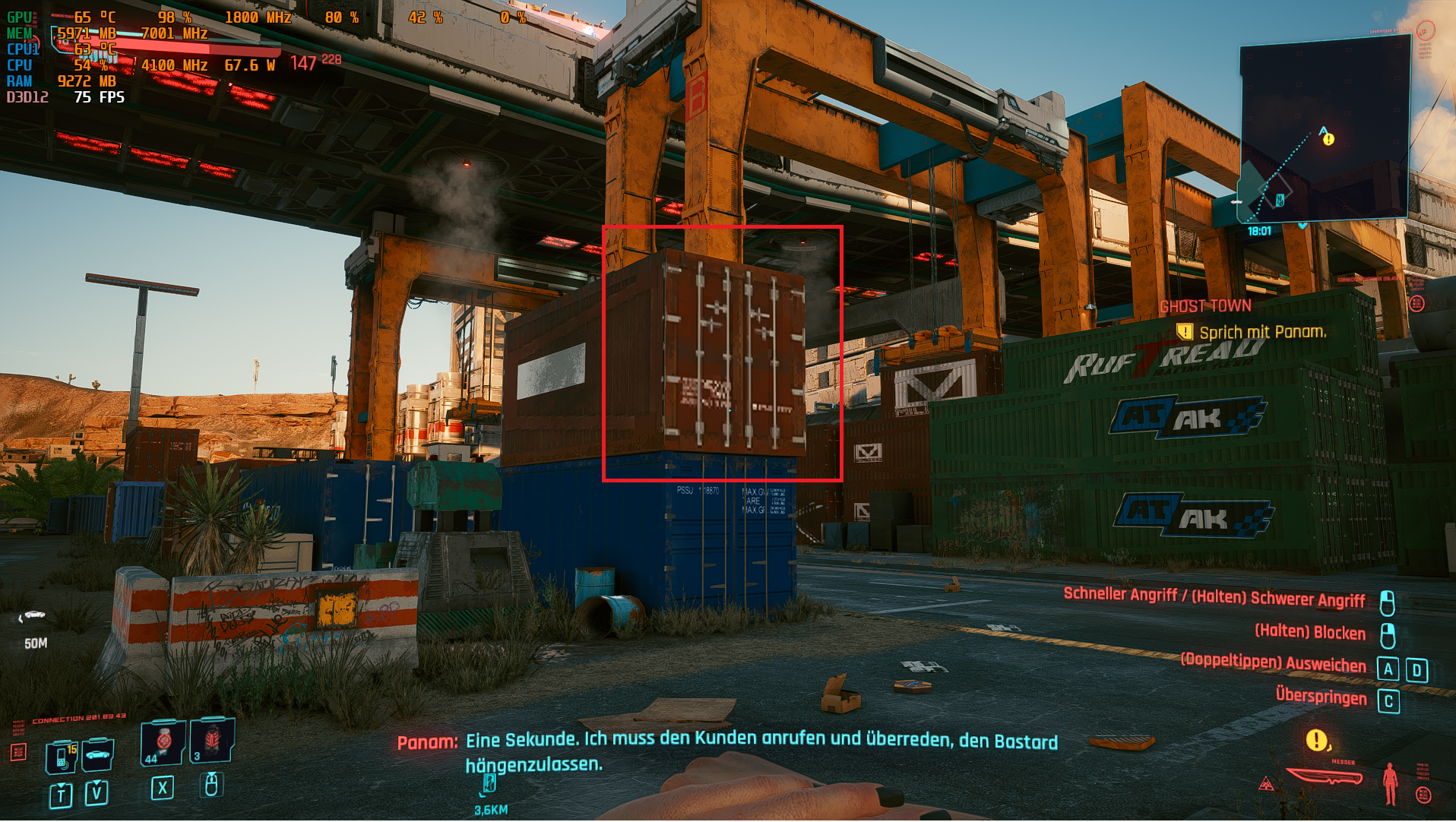The height and width of the screenshot is (822, 1456).
Task: Click the MESSER knife weapon icon
Action: point(1325,776)
